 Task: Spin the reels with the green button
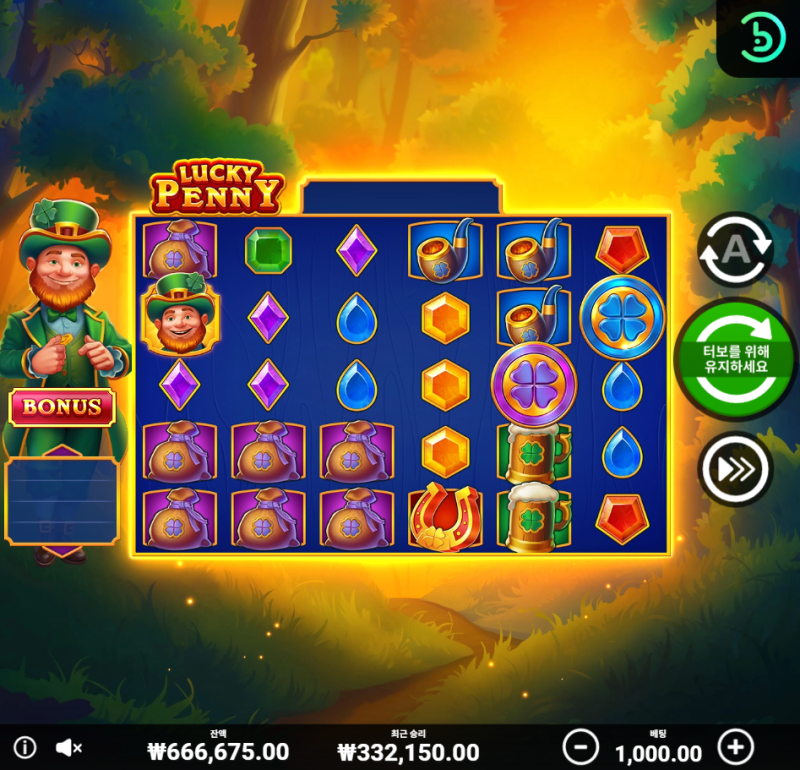(736, 357)
